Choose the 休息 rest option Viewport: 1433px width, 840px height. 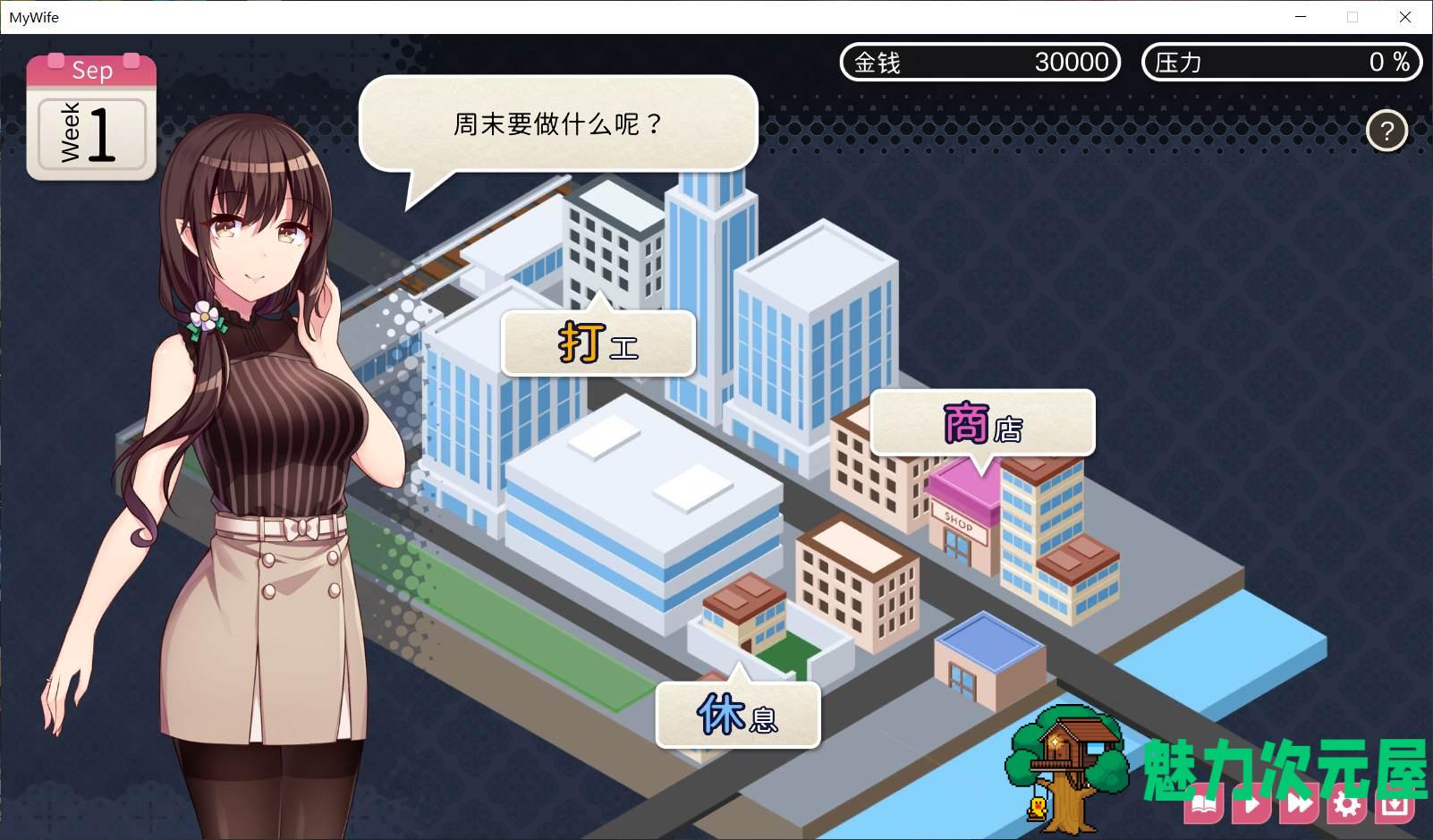736,713
